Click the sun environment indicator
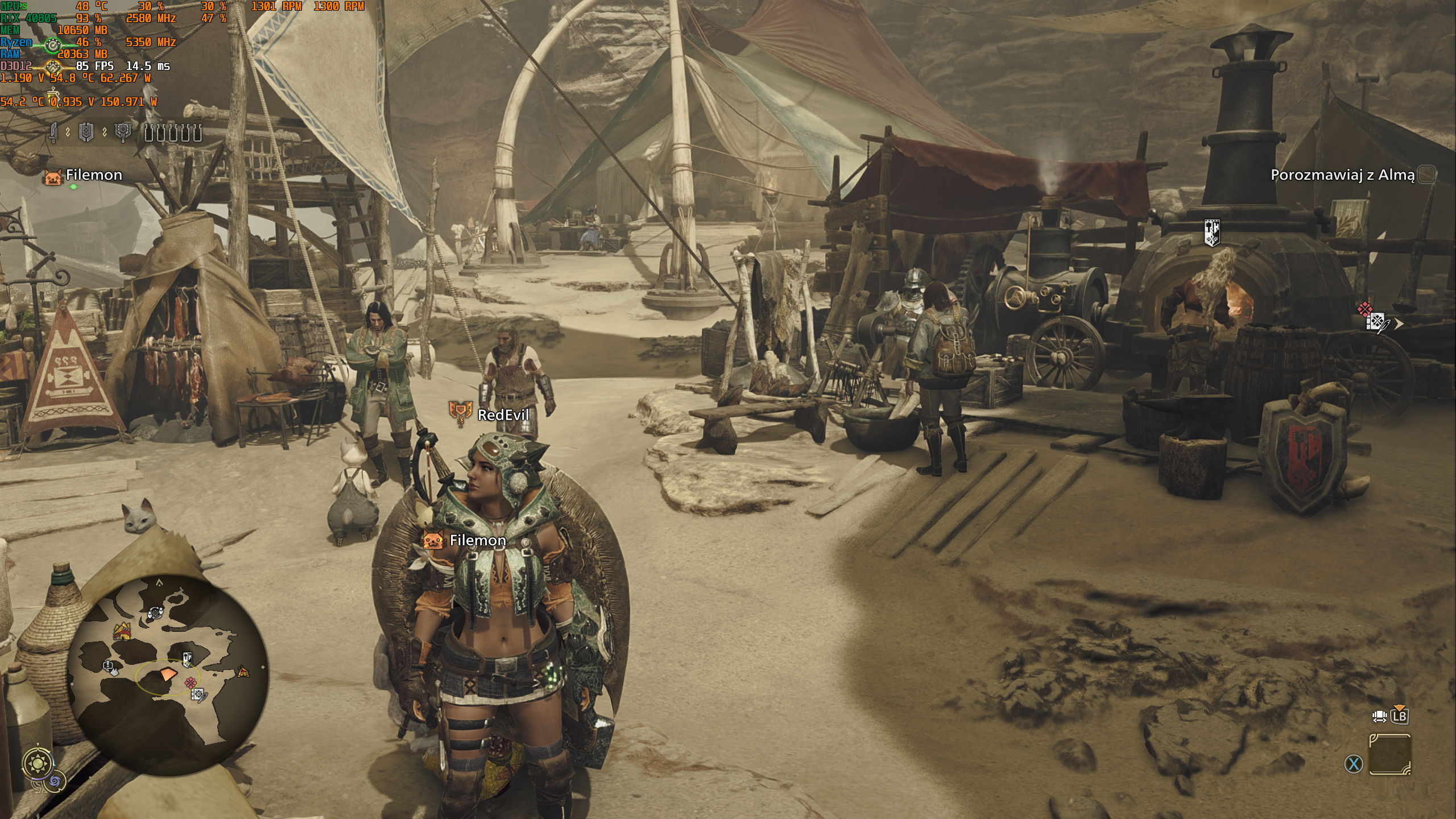Screen dimensions: 1456x819 click(x=38, y=763)
